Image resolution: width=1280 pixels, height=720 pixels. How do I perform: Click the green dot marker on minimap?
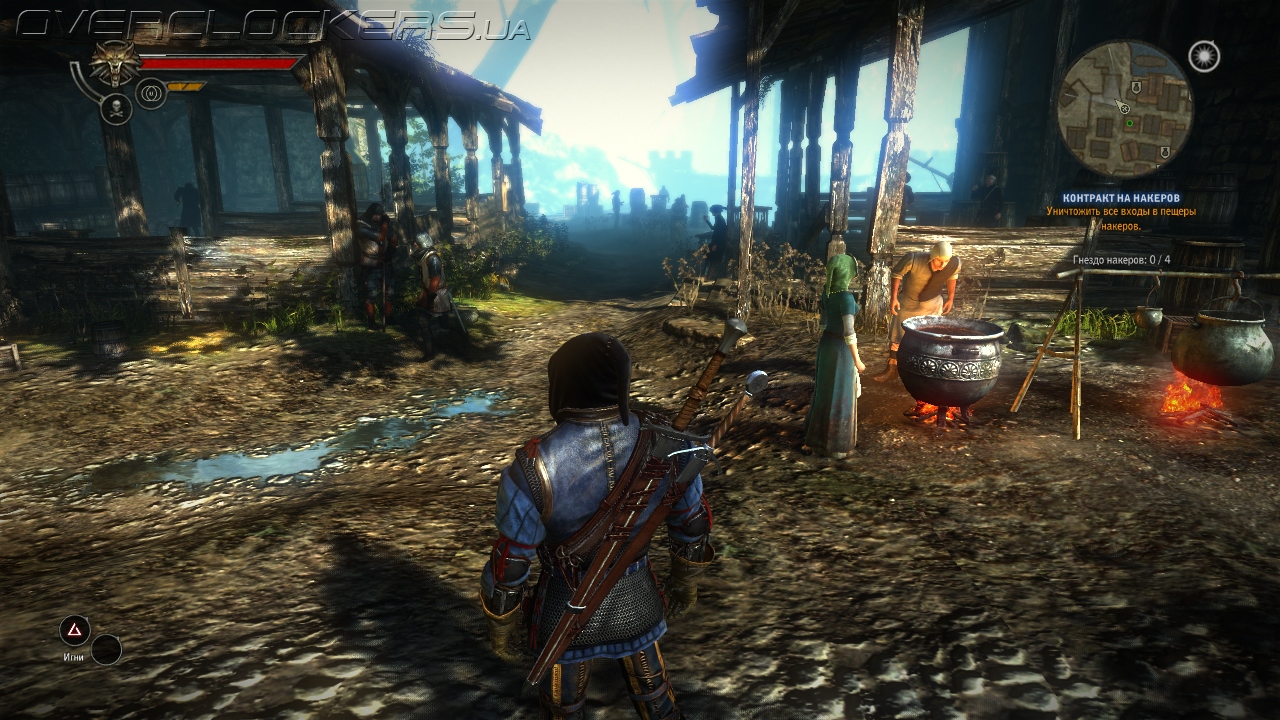(x=1130, y=123)
